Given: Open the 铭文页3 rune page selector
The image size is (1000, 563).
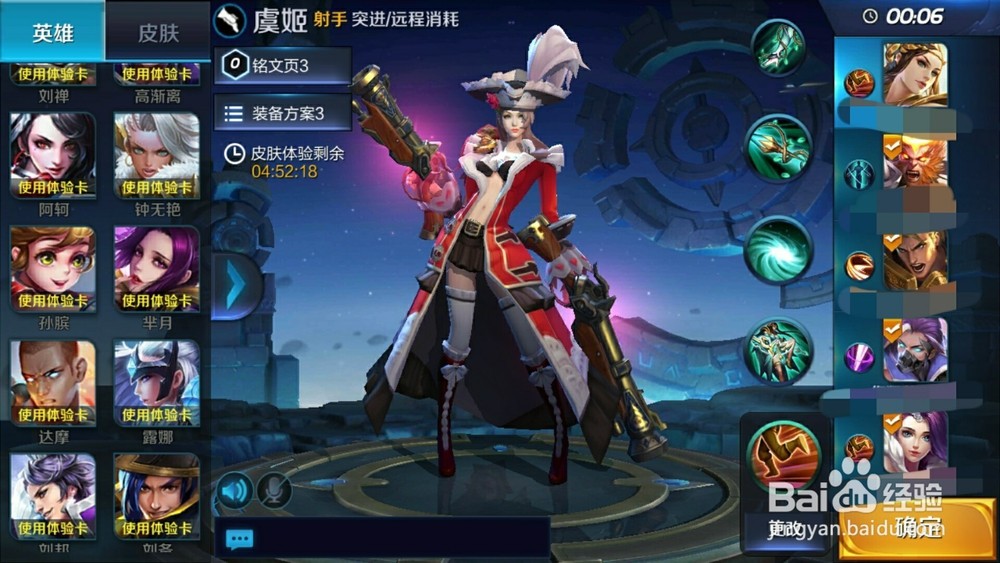Looking at the screenshot, I should click(x=282, y=66).
